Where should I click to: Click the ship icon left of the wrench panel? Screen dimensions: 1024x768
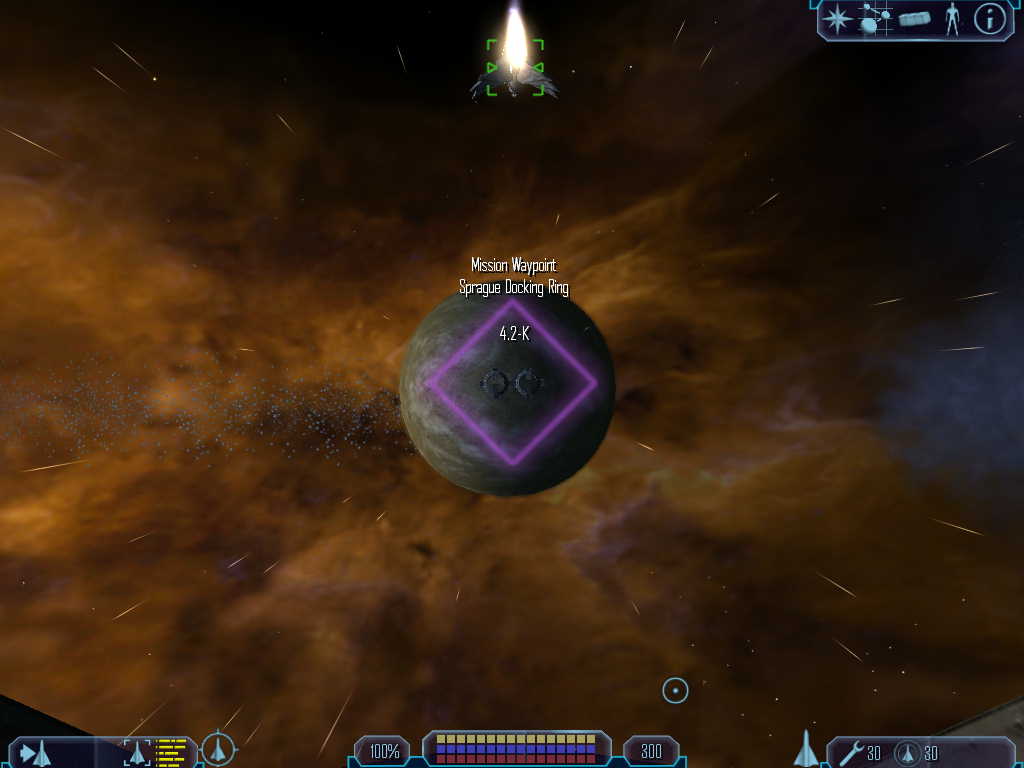pyautogui.click(x=806, y=750)
